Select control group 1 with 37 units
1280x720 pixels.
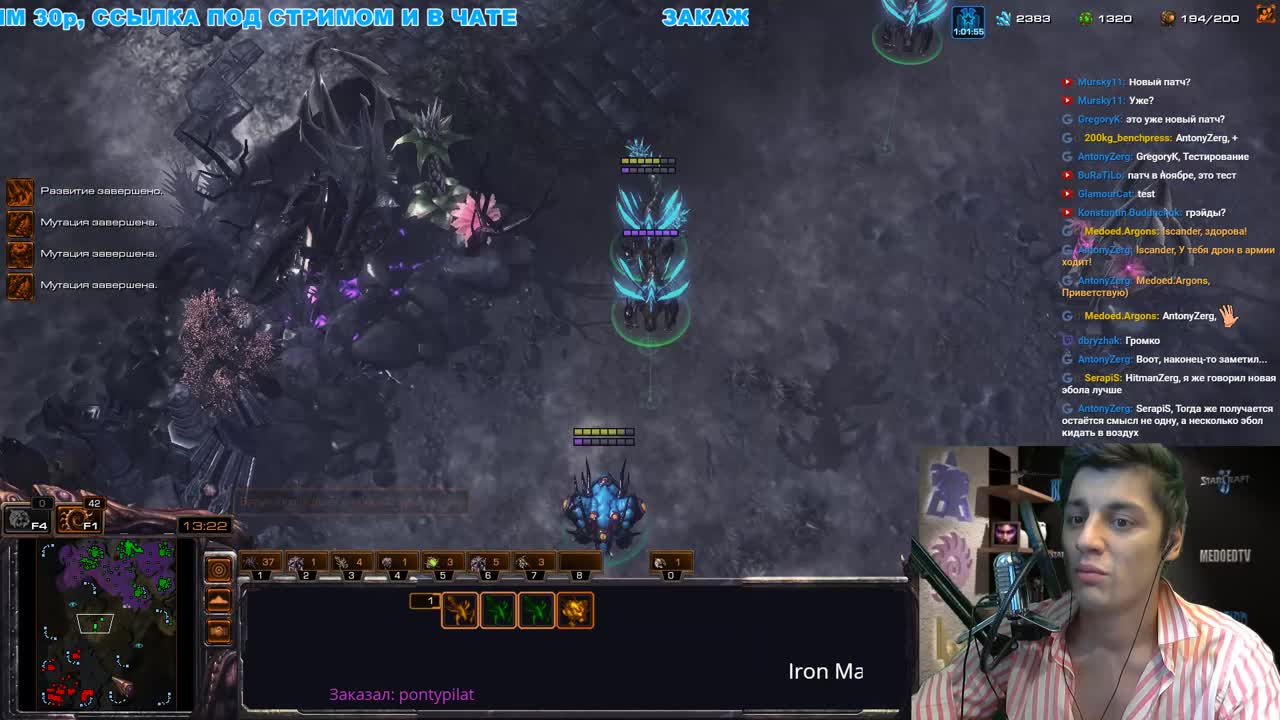coord(259,564)
